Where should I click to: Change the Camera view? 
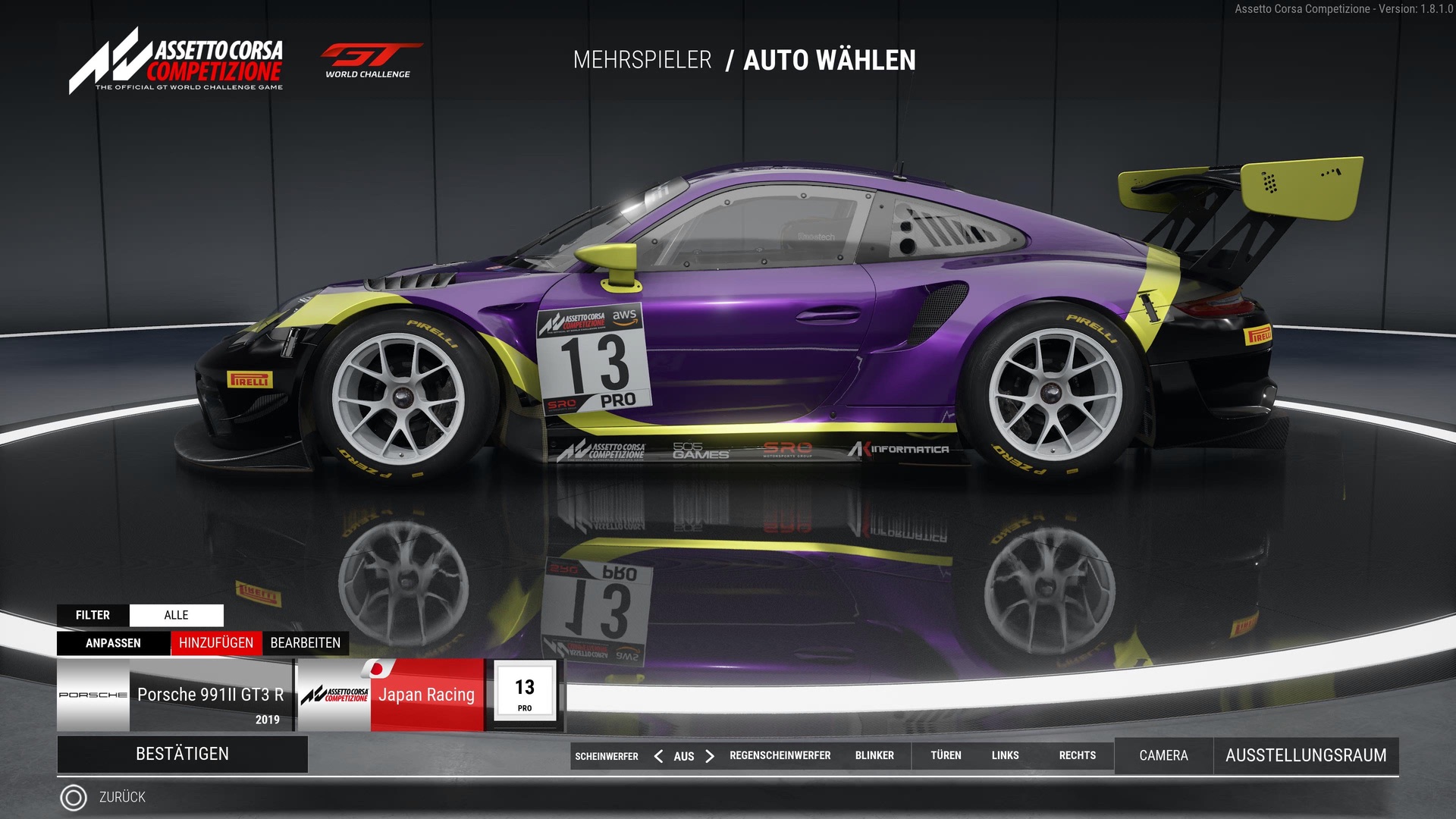pos(1163,755)
